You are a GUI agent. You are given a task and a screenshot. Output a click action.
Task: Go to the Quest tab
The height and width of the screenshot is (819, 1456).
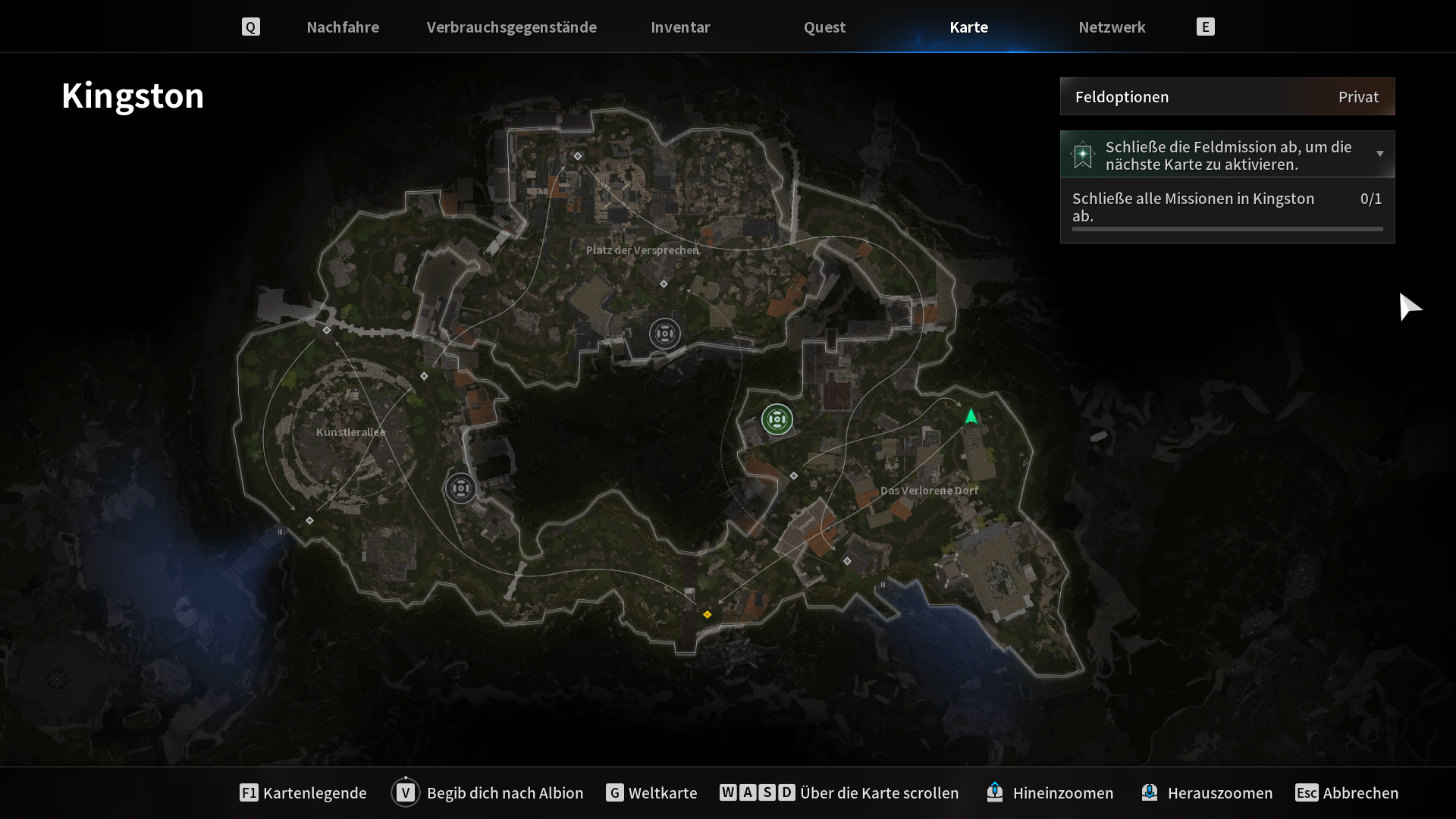point(824,27)
